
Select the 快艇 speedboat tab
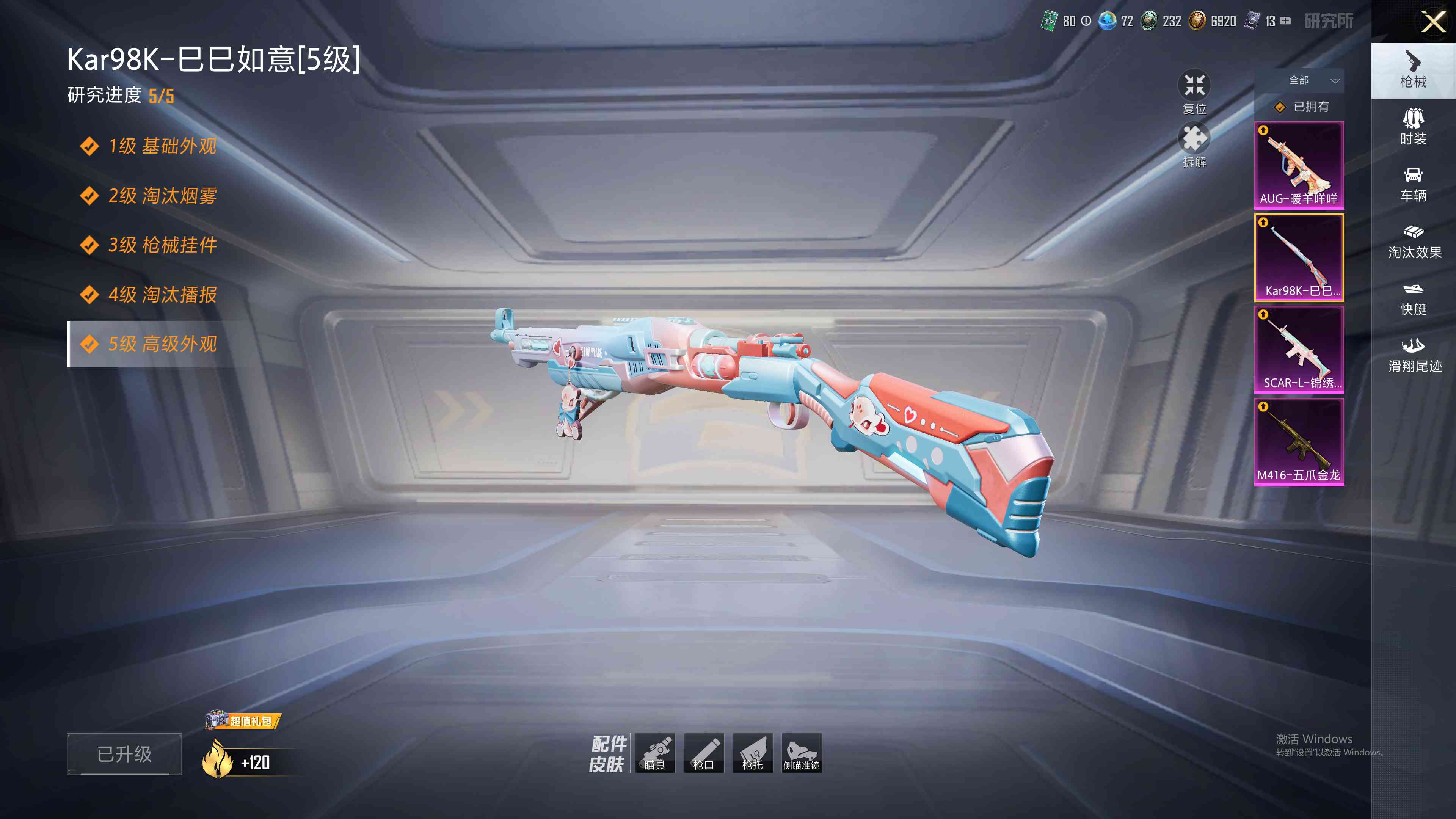[x=1413, y=298]
